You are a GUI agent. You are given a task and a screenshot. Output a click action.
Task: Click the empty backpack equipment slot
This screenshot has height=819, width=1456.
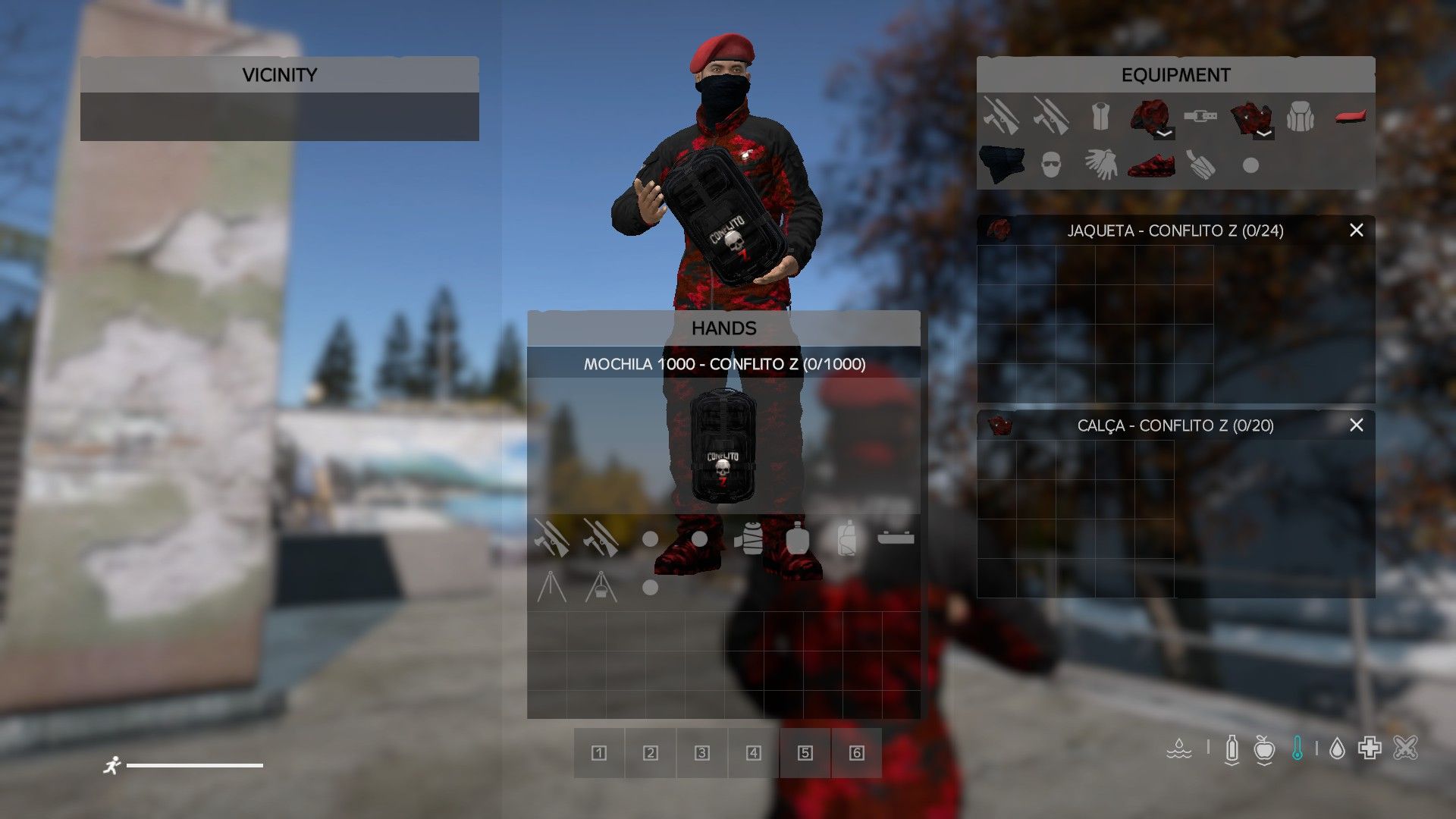pyautogui.click(x=1301, y=117)
